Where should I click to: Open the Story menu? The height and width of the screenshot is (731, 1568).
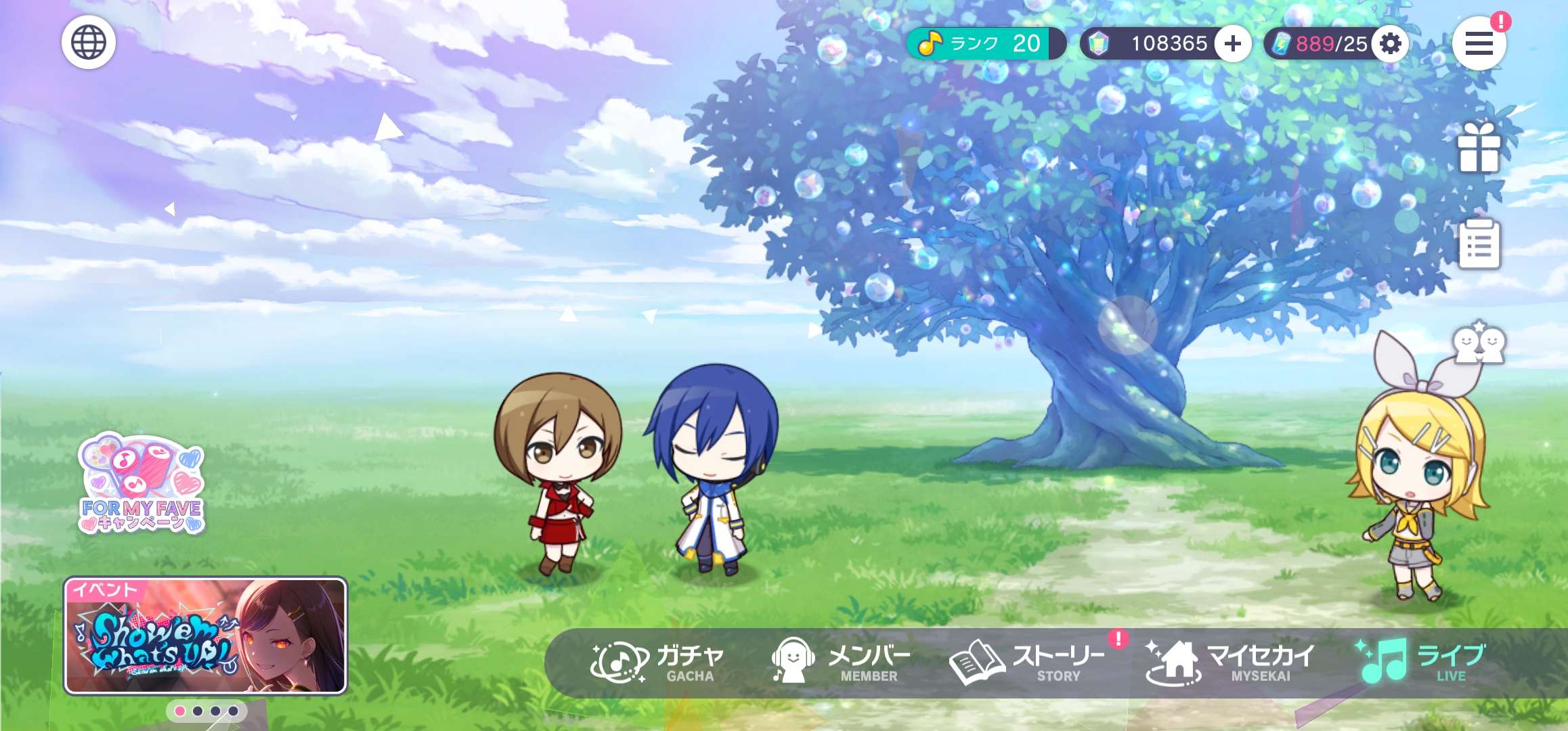tap(1026, 663)
